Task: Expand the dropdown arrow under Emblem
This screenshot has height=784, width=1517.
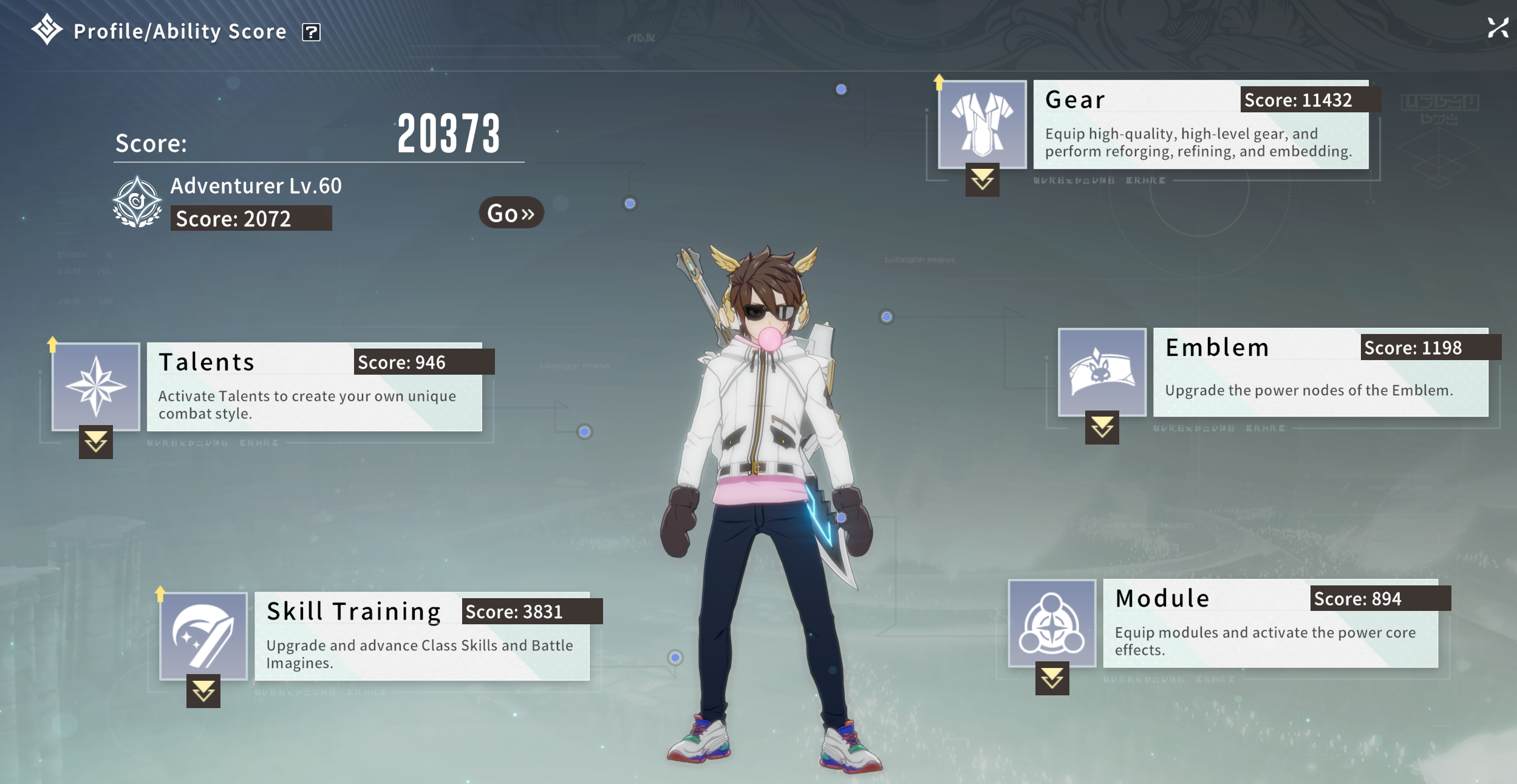Action: 1102,428
